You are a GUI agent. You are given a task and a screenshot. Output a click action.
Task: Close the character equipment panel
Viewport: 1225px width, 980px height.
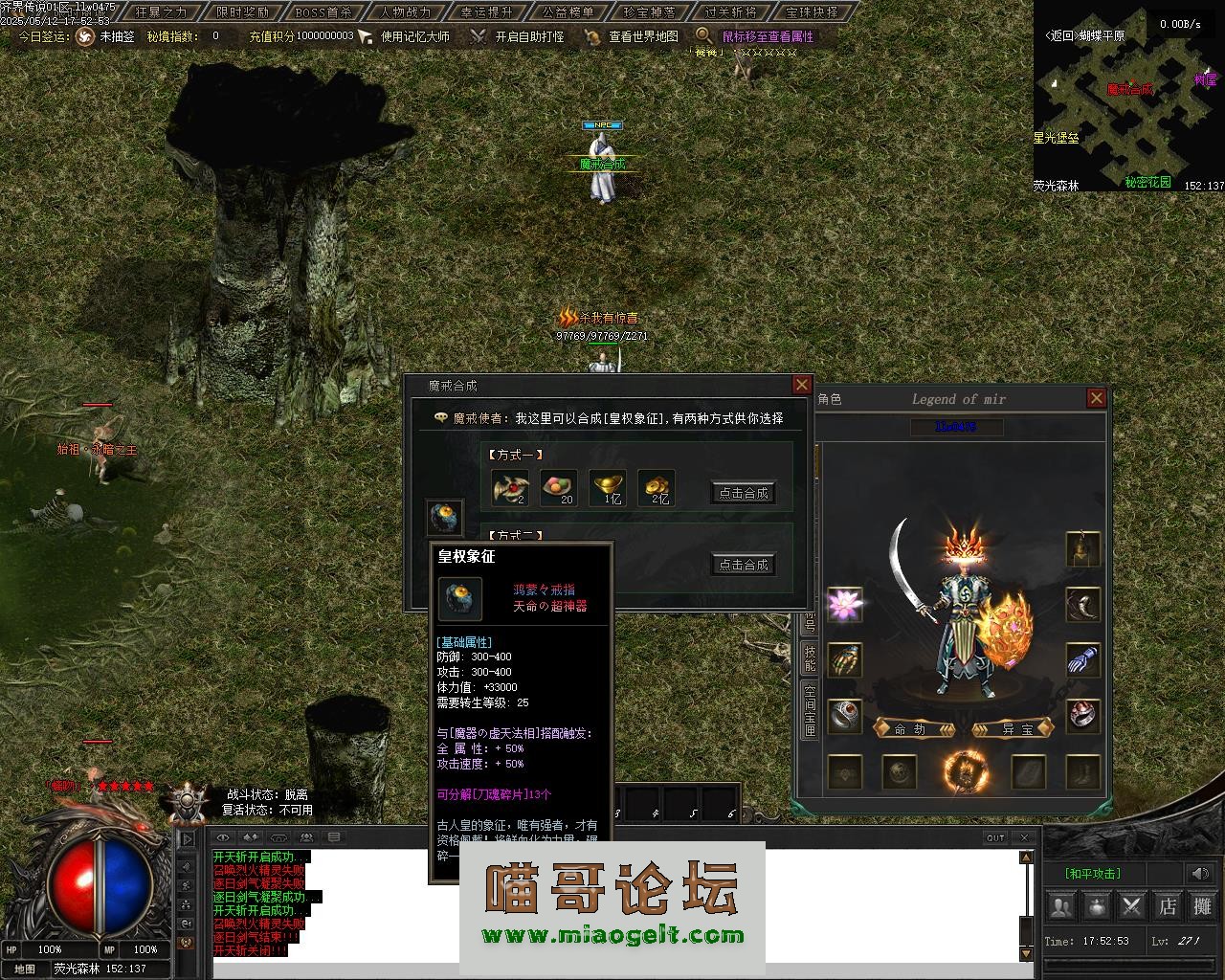click(x=1097, y=398)
